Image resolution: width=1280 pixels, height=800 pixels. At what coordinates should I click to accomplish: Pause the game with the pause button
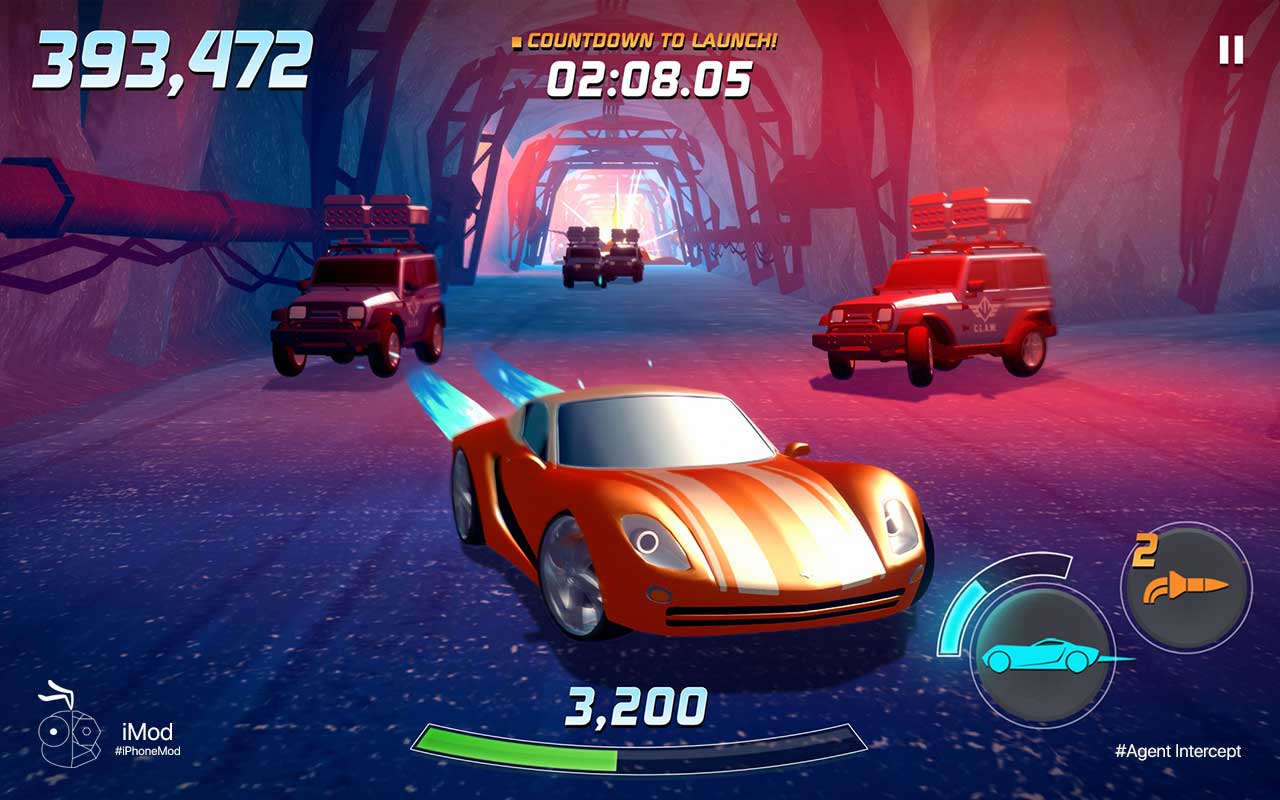pos(1231,50)
